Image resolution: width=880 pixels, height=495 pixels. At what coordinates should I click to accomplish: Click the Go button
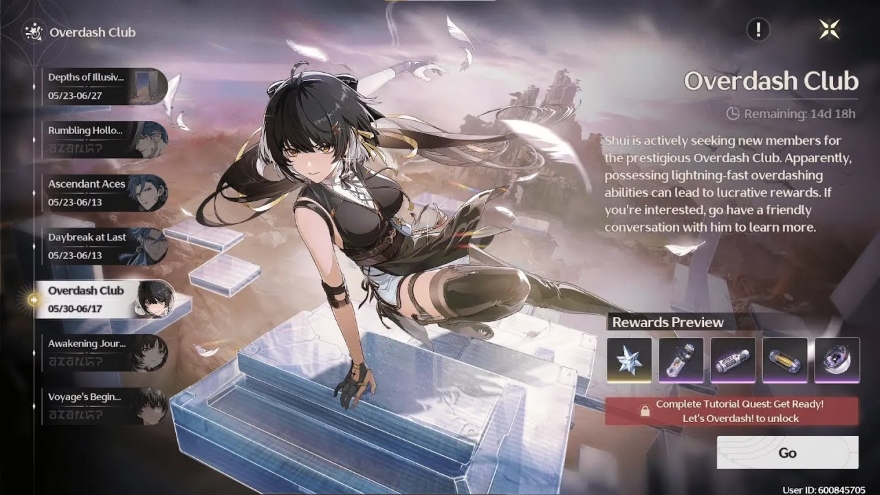tap(787, 453)
